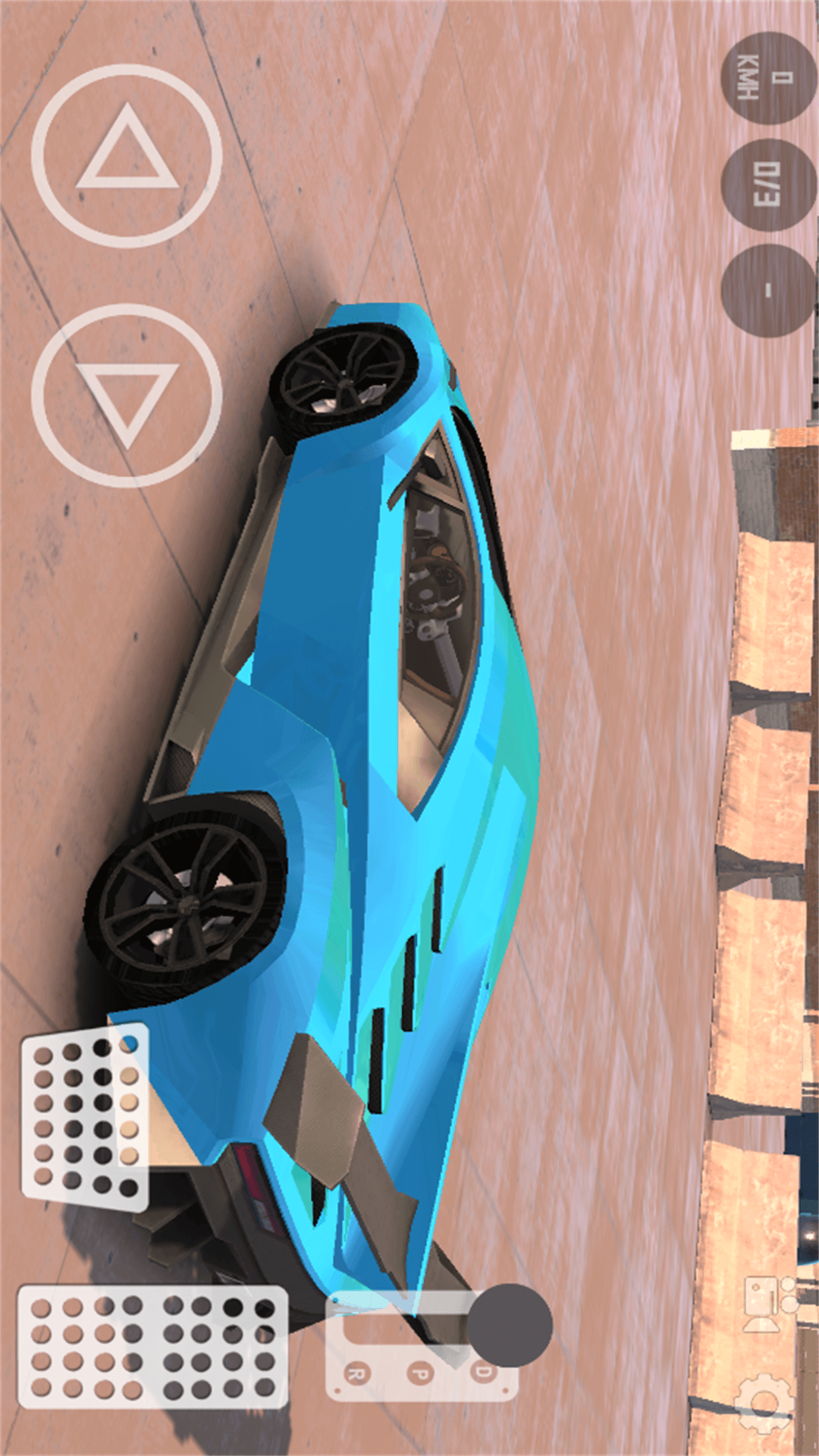
Task: Step on the large gas pedal
Action: click(x=152, y=1346)
